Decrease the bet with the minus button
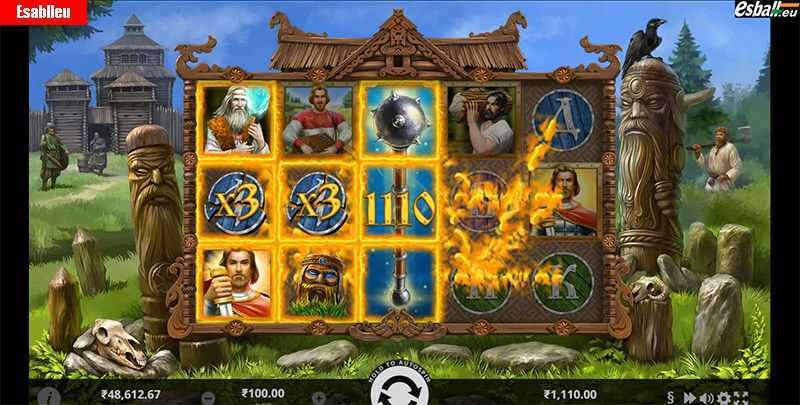This screenshot has height=405, width=800. pyautogui.click(x=209, y=397)
